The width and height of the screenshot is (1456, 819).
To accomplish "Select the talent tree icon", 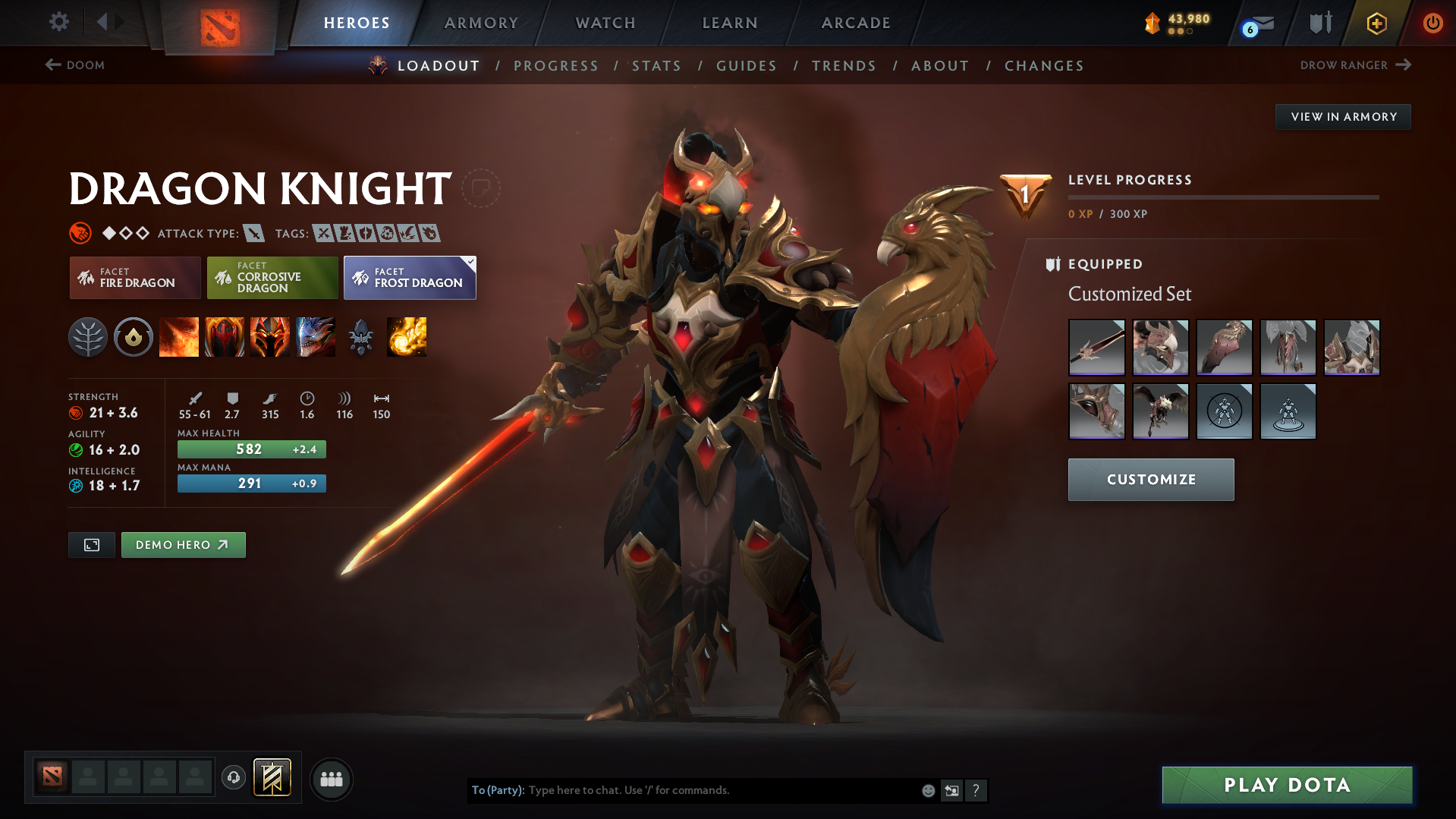I will 88,337.
